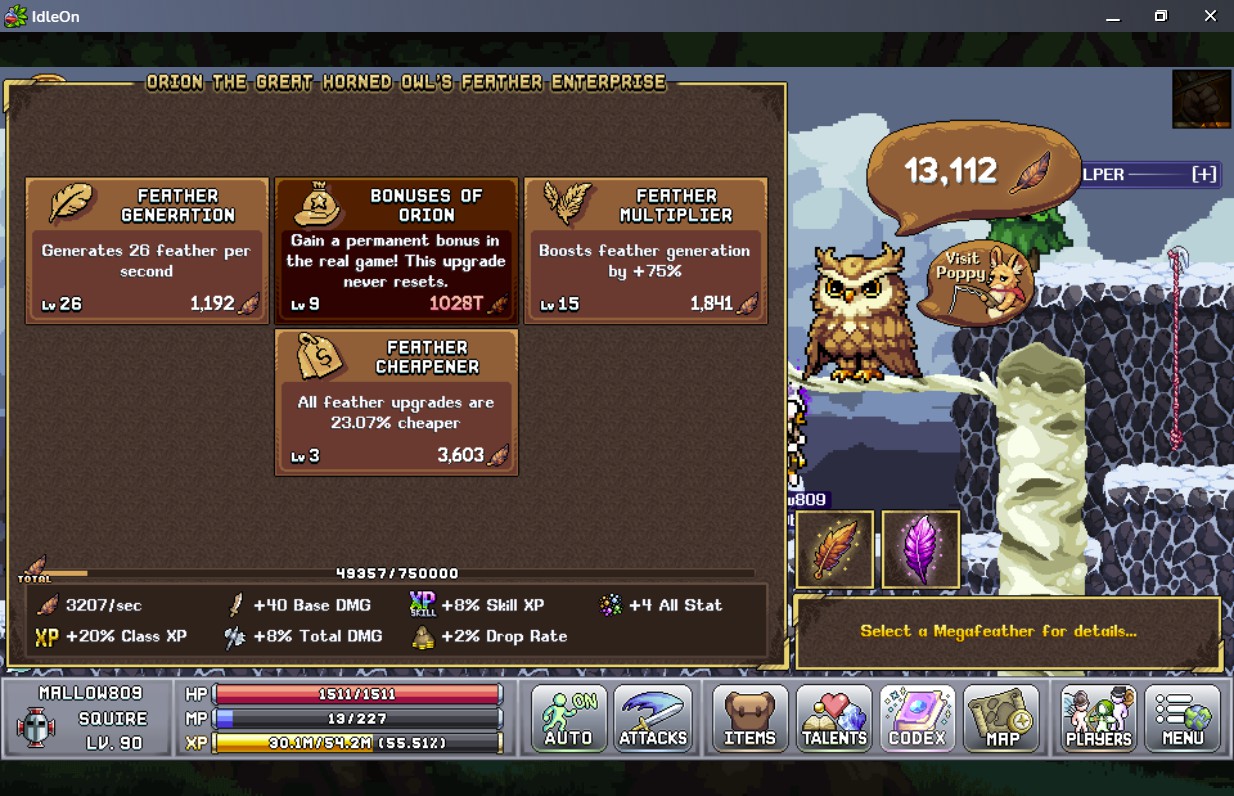Open the Attacks panel

point(653,718)
